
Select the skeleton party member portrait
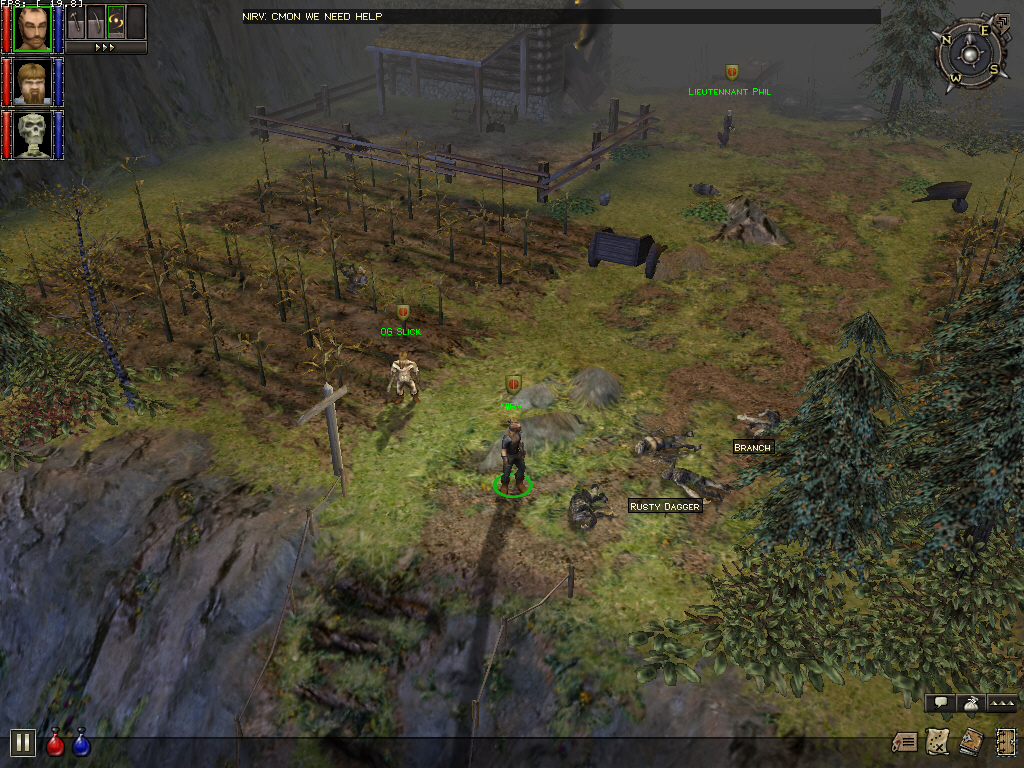click(33, 135)
